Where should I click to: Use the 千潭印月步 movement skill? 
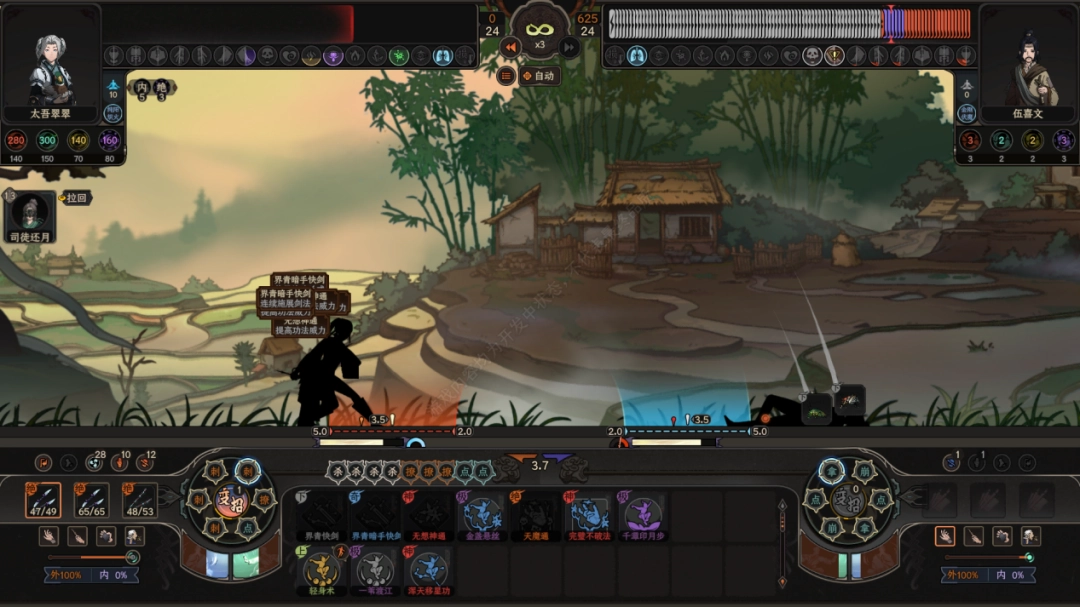point(644,516)
